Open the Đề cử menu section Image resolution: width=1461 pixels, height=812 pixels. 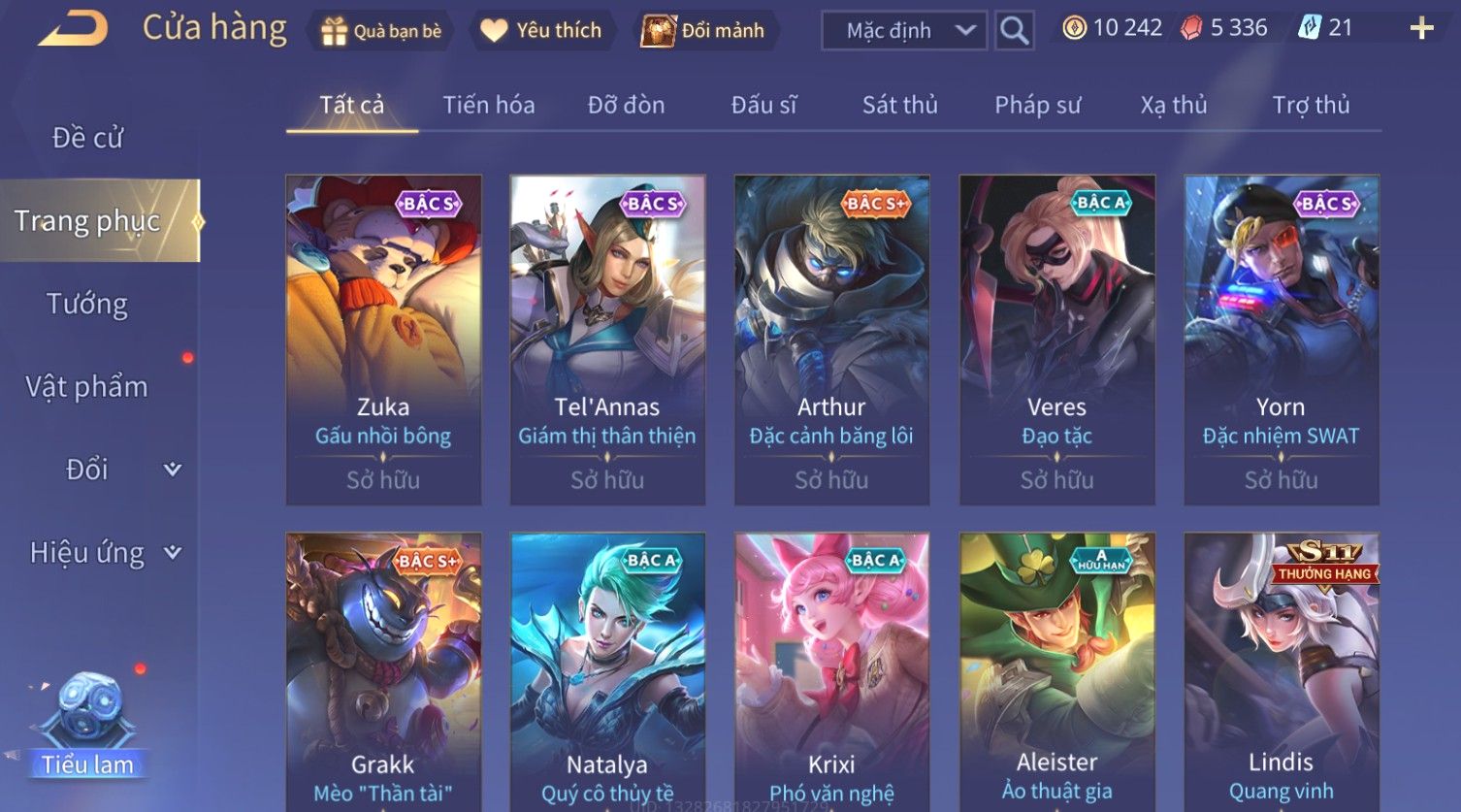tap(87, 138)
